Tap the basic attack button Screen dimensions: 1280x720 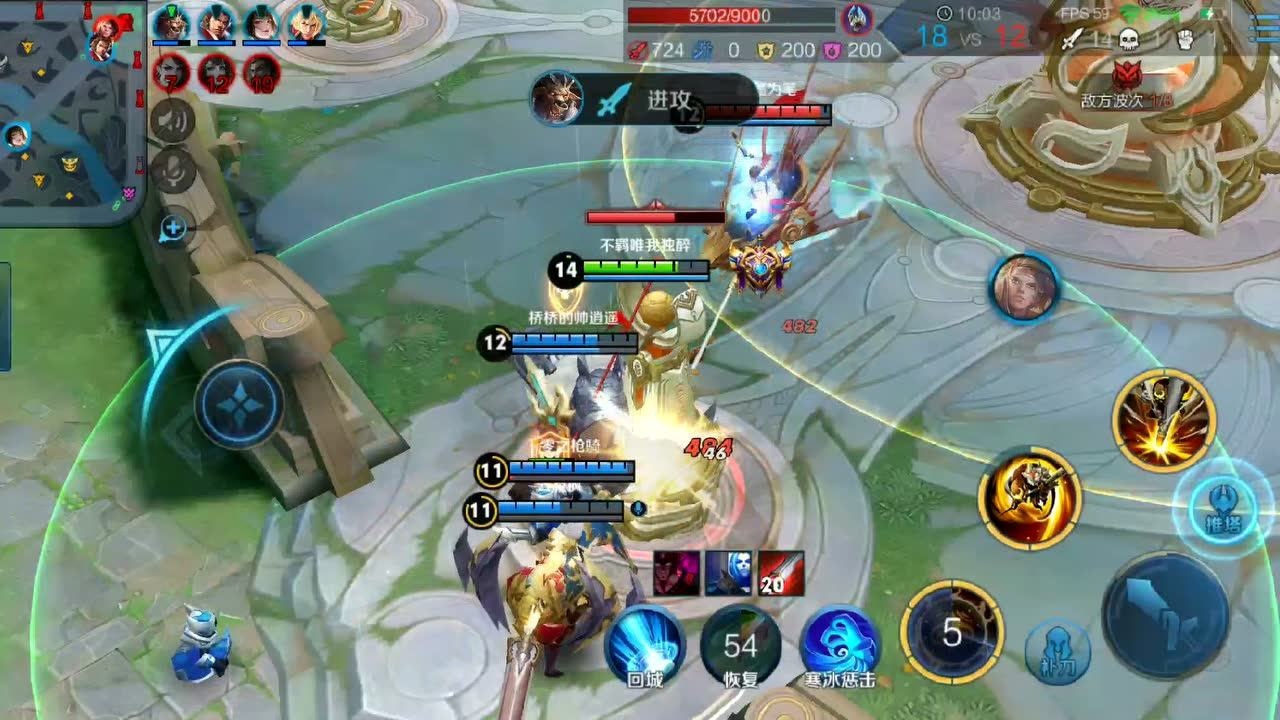click(1165, 615)
